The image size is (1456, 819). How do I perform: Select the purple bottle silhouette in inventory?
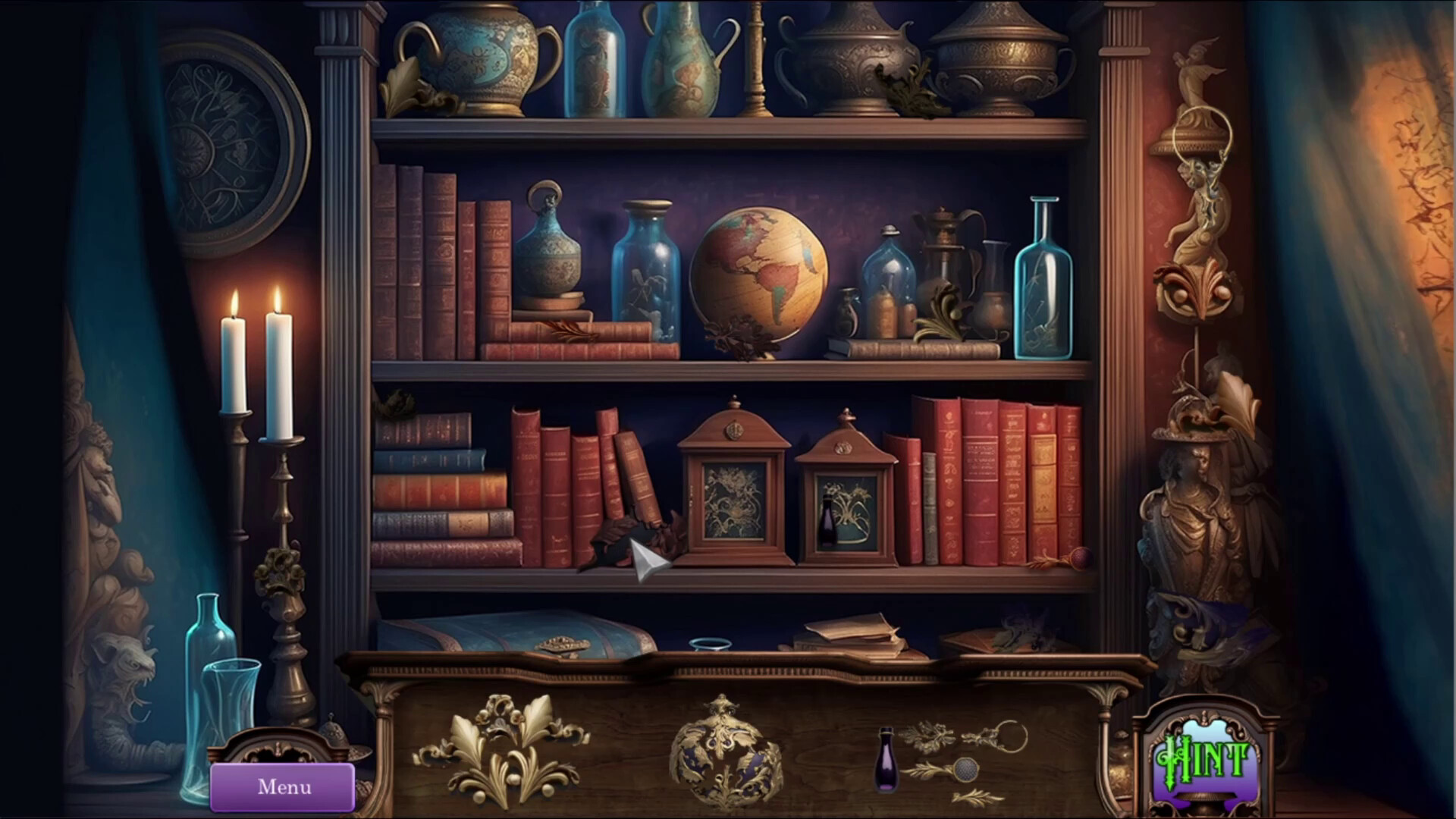[886, 759]
